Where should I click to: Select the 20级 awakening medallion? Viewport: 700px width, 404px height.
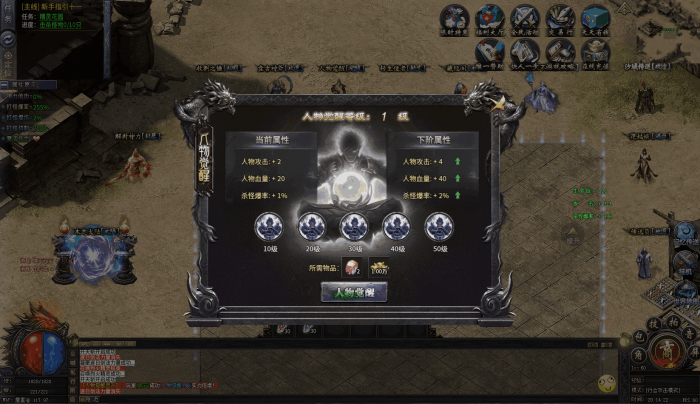click(312, 226)
